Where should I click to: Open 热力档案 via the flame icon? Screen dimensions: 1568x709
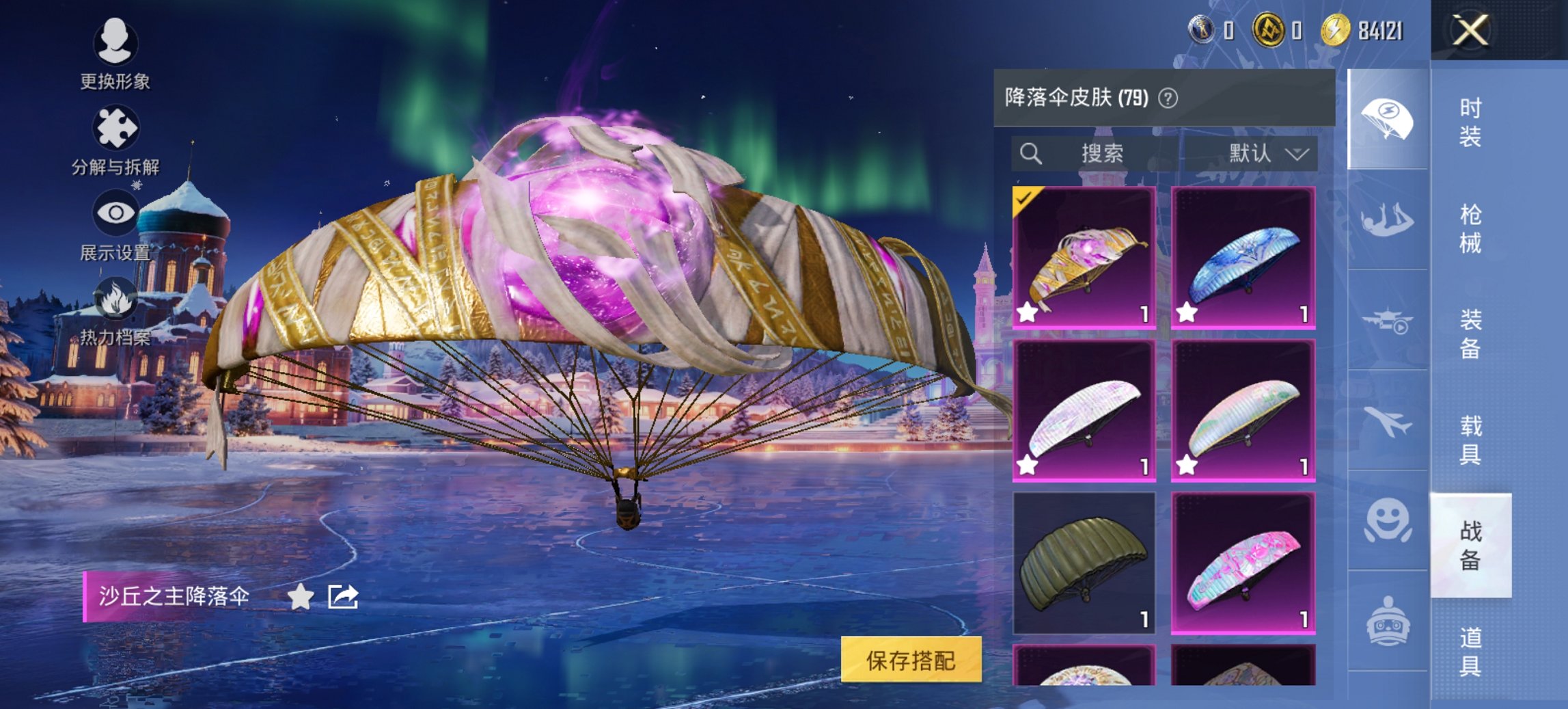coord(116,299)
